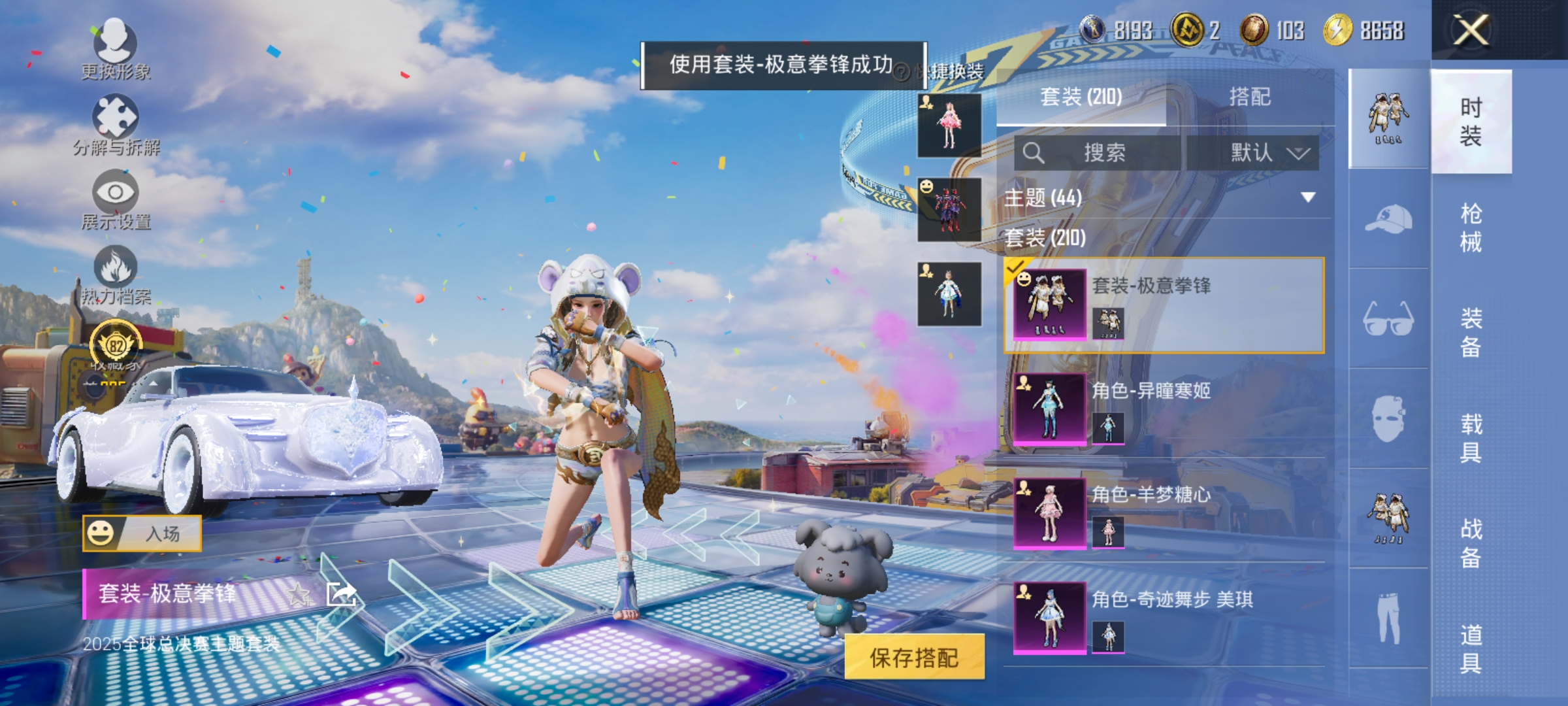Click the 搜索 search input field
Viewport: 1568px width, 706px height.
[1104, 152]
